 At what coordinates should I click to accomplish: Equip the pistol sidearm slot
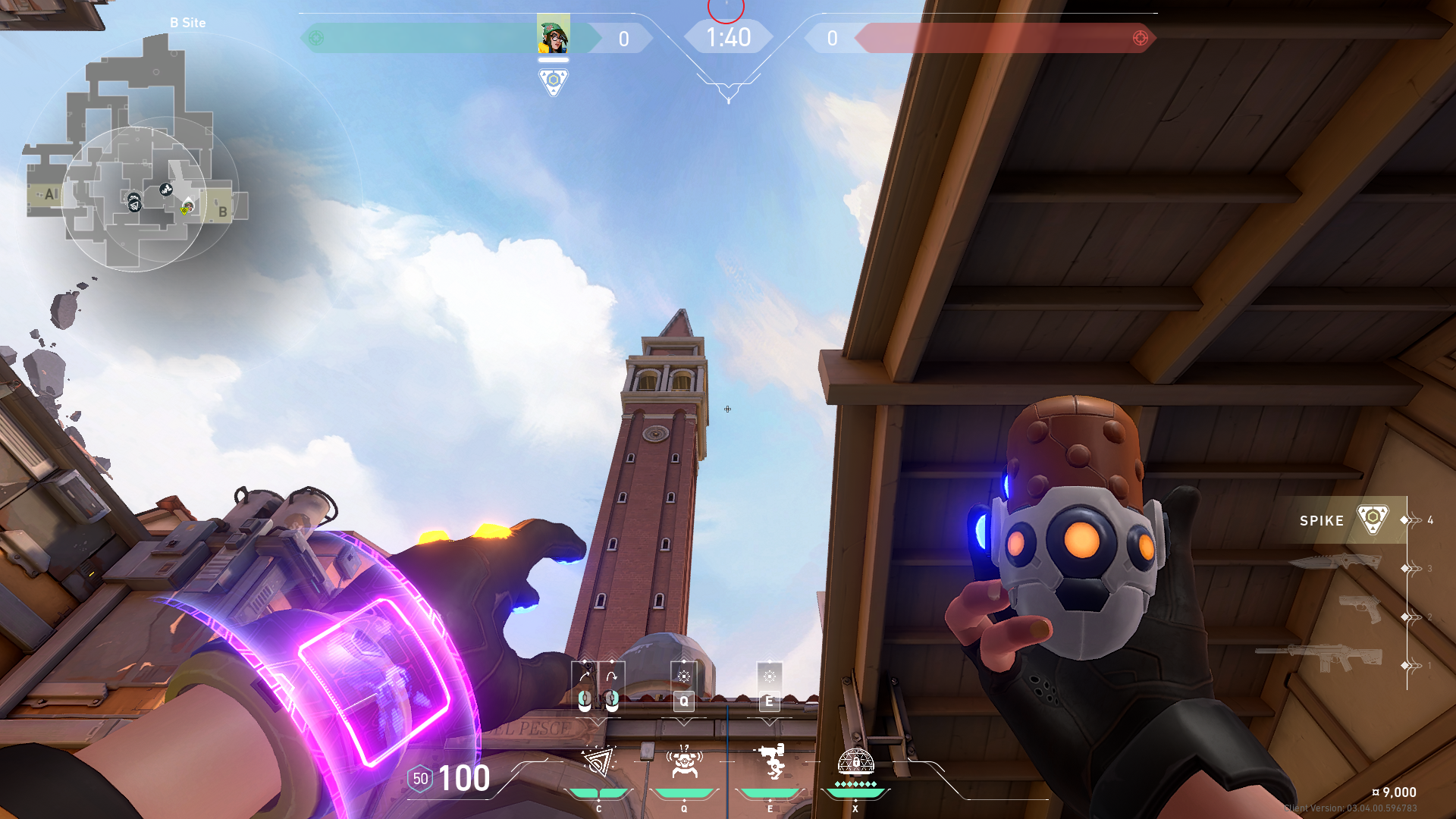tap(1359, 608)
